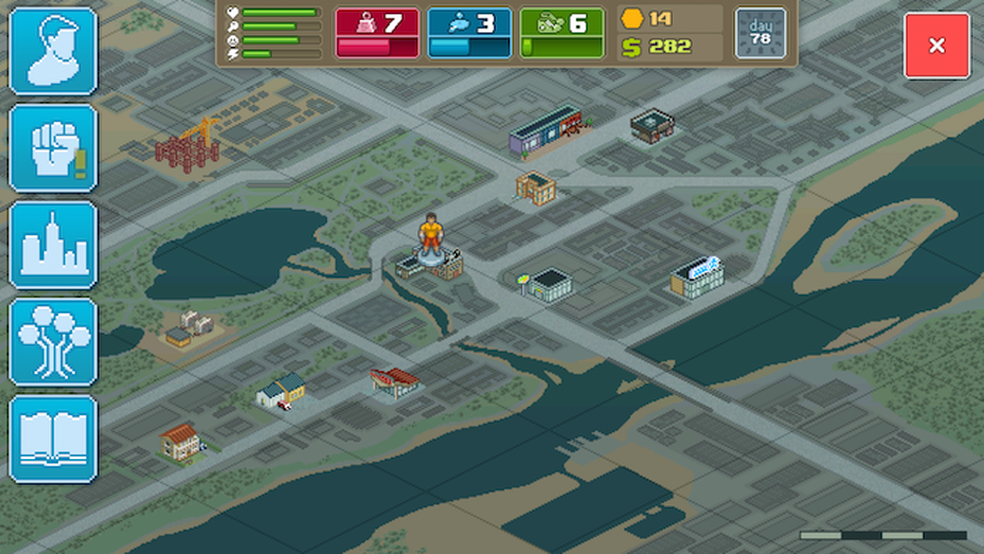The height and width of the screenshot is (554, 984).
Task: Travel to the construction site with crane
Action: [x=188, y=147]
